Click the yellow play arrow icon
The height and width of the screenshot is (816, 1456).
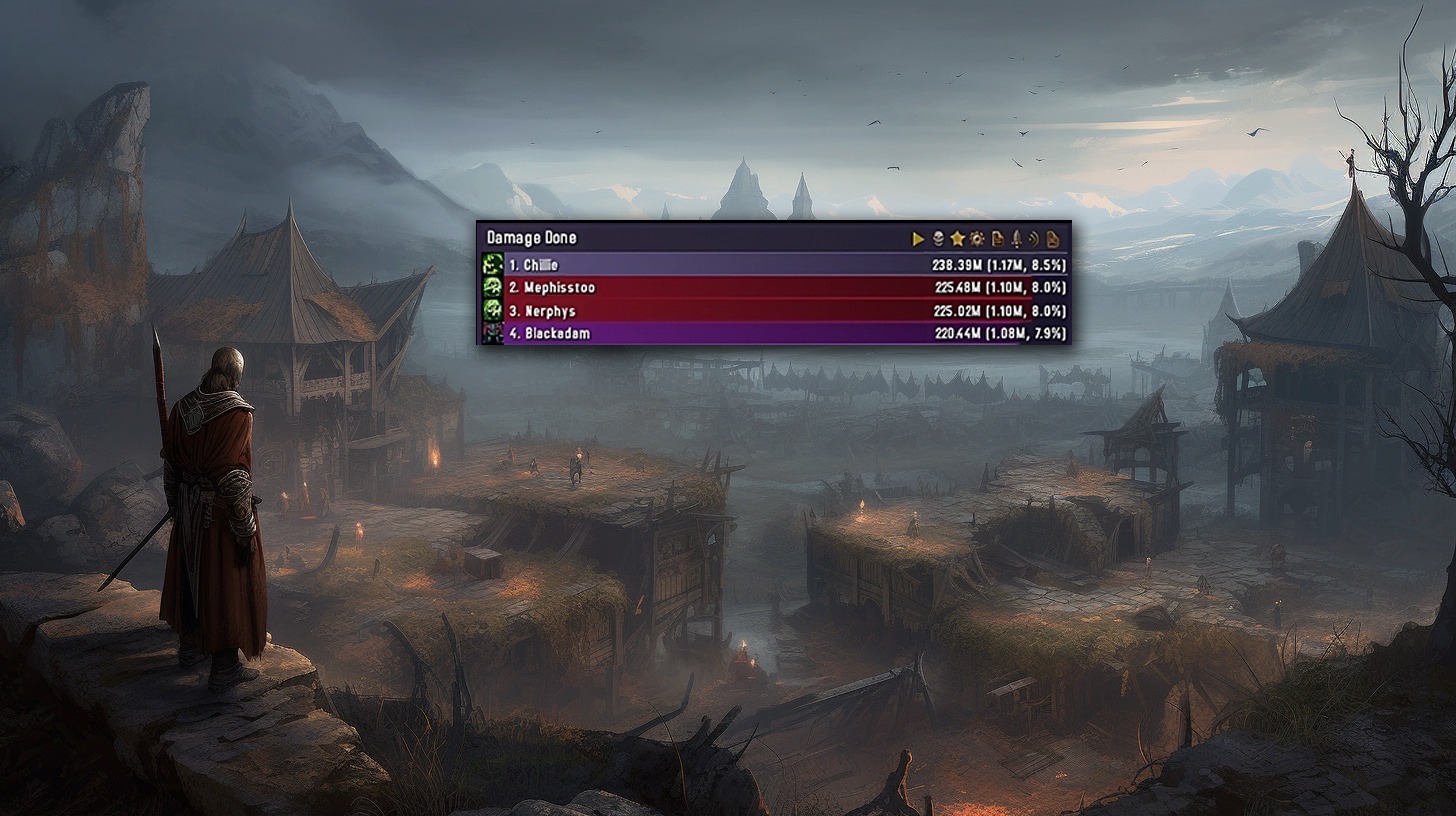[918, 239]
